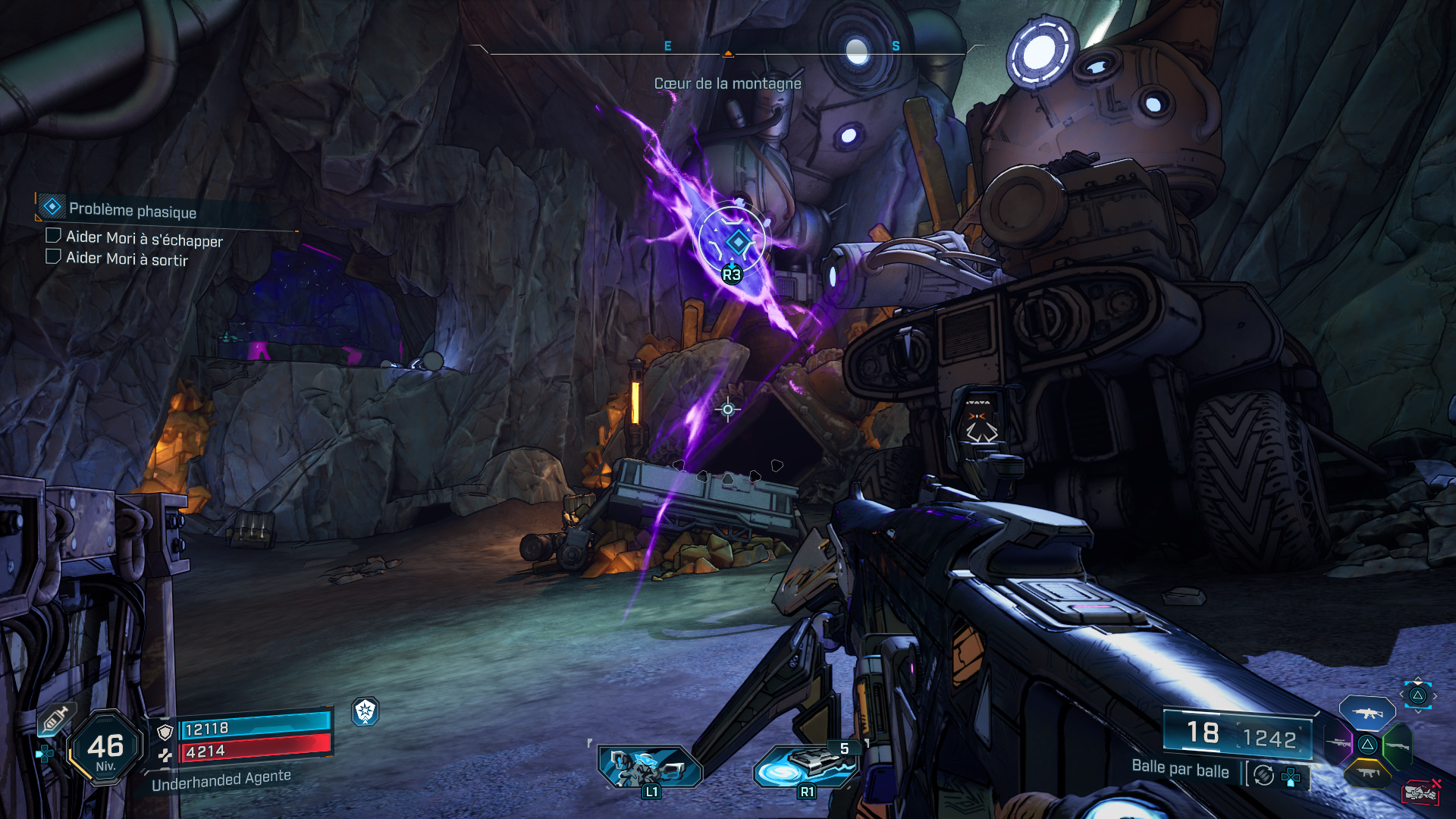This screenshot has width=1456, height=819.
Task: Click the red vehicle unavailable icon
Action: (x=1420, y=792)
